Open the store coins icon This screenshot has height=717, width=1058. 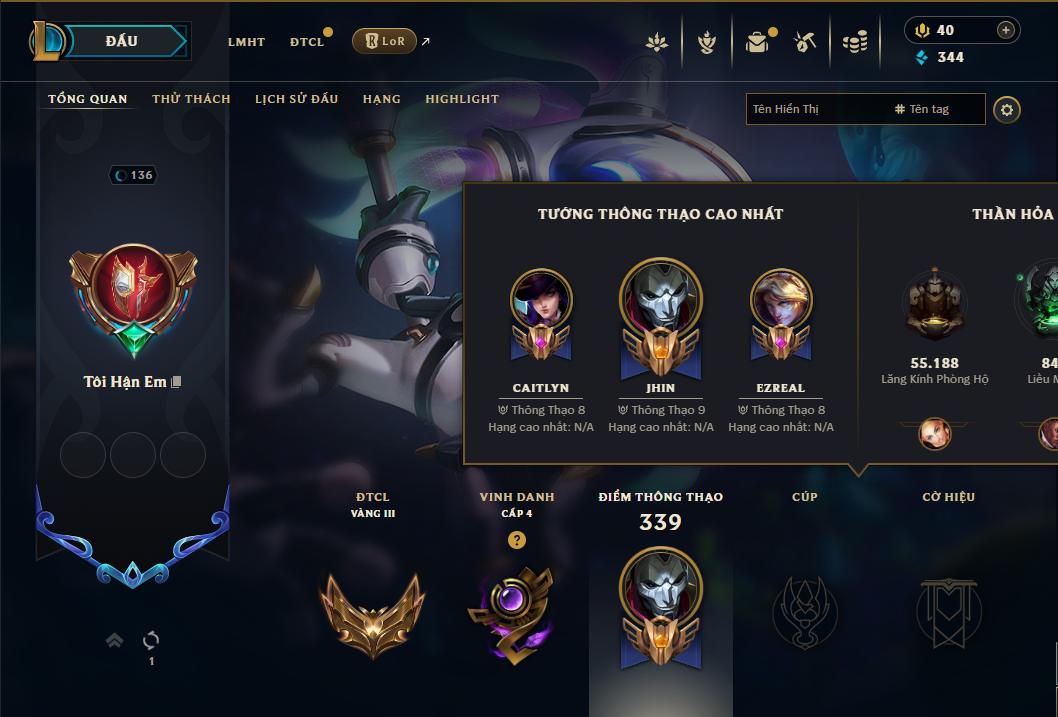[x=854, y=42]
